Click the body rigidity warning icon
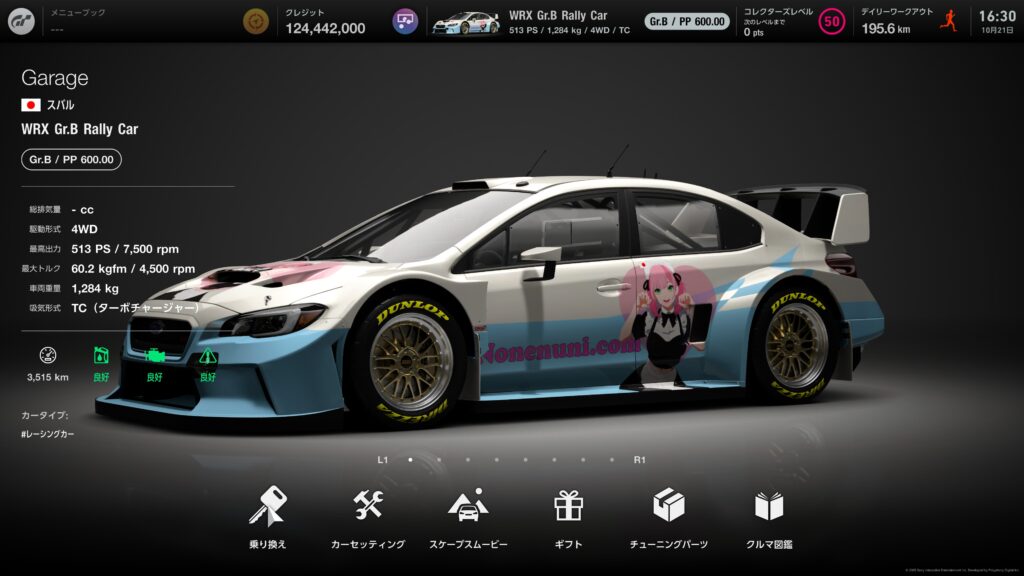1024x576 pixels. pyautogui.click(x=207, y=356)
